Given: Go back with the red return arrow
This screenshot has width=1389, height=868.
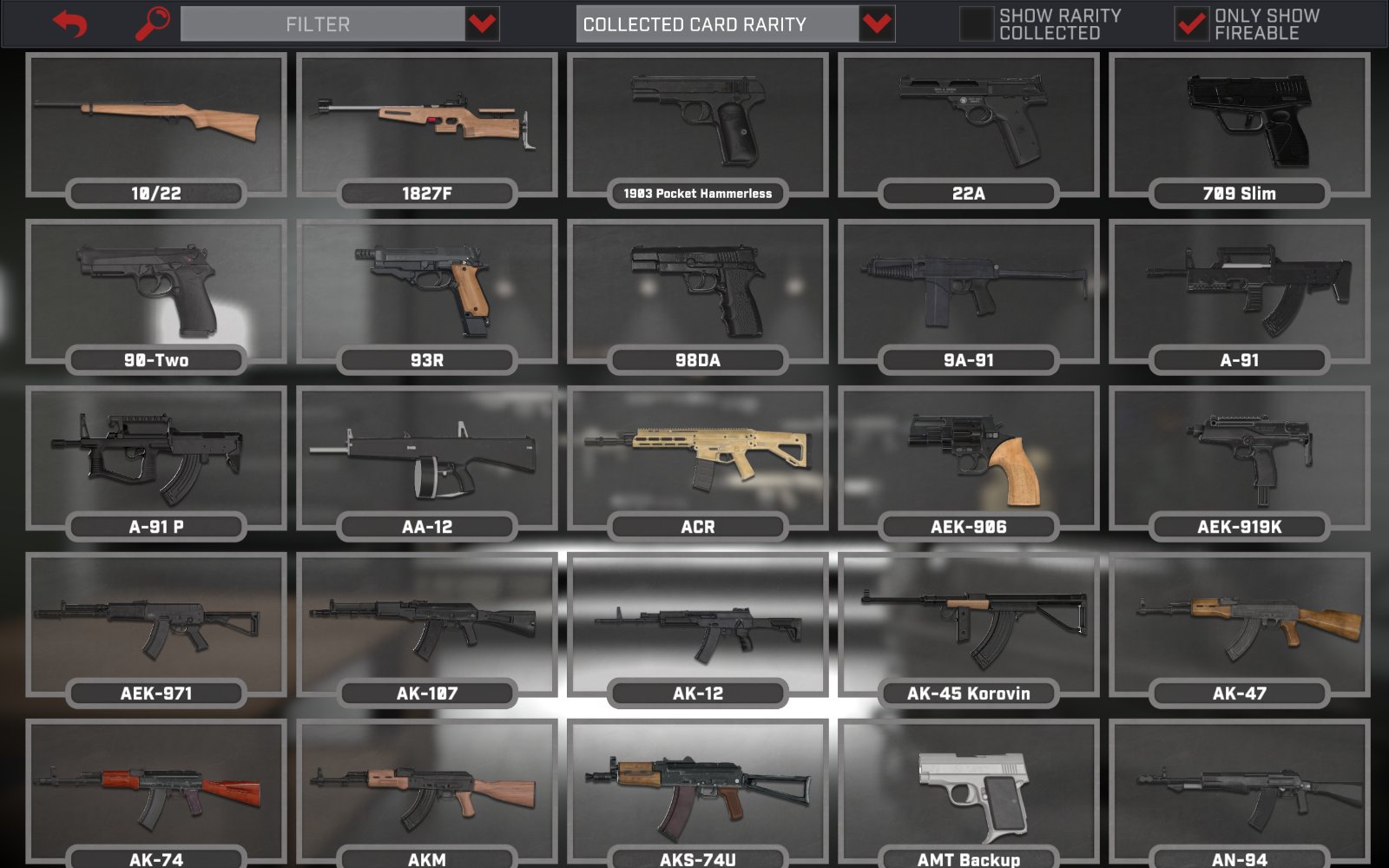Looking at the screenshot, I should [70, 23].
